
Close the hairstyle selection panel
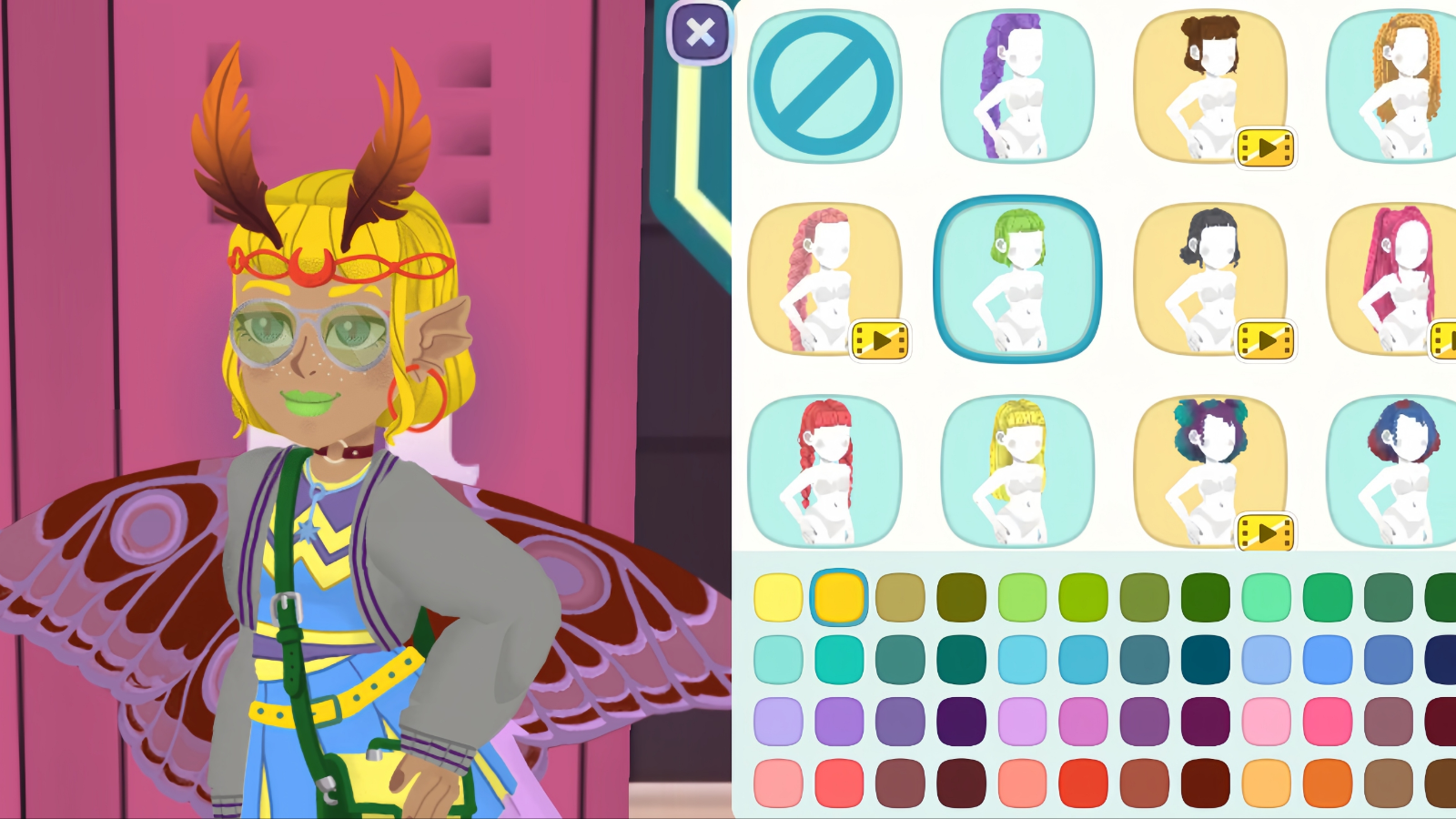click(x=699, y=34)
